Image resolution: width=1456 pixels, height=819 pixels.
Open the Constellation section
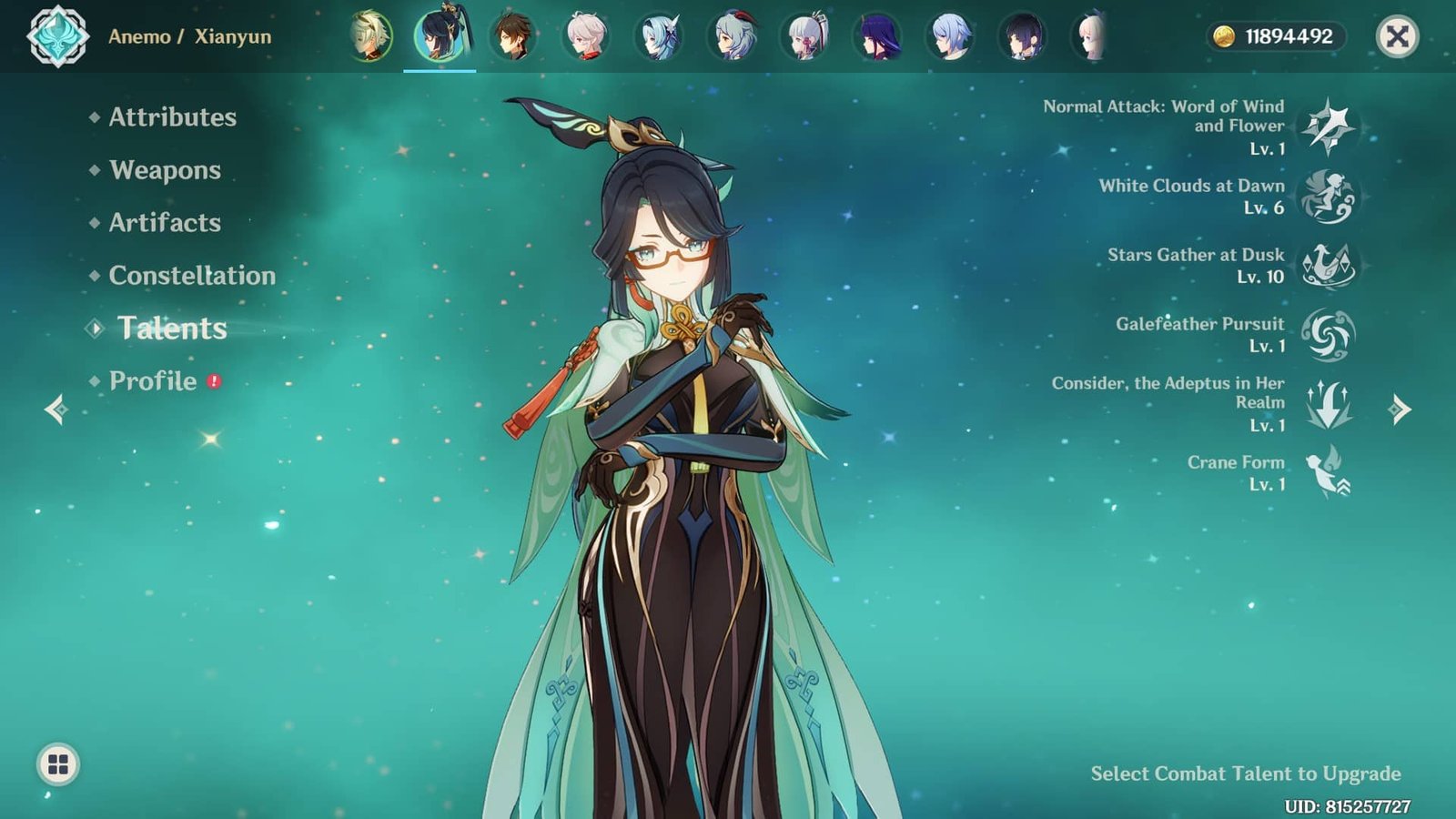[192, 276]
